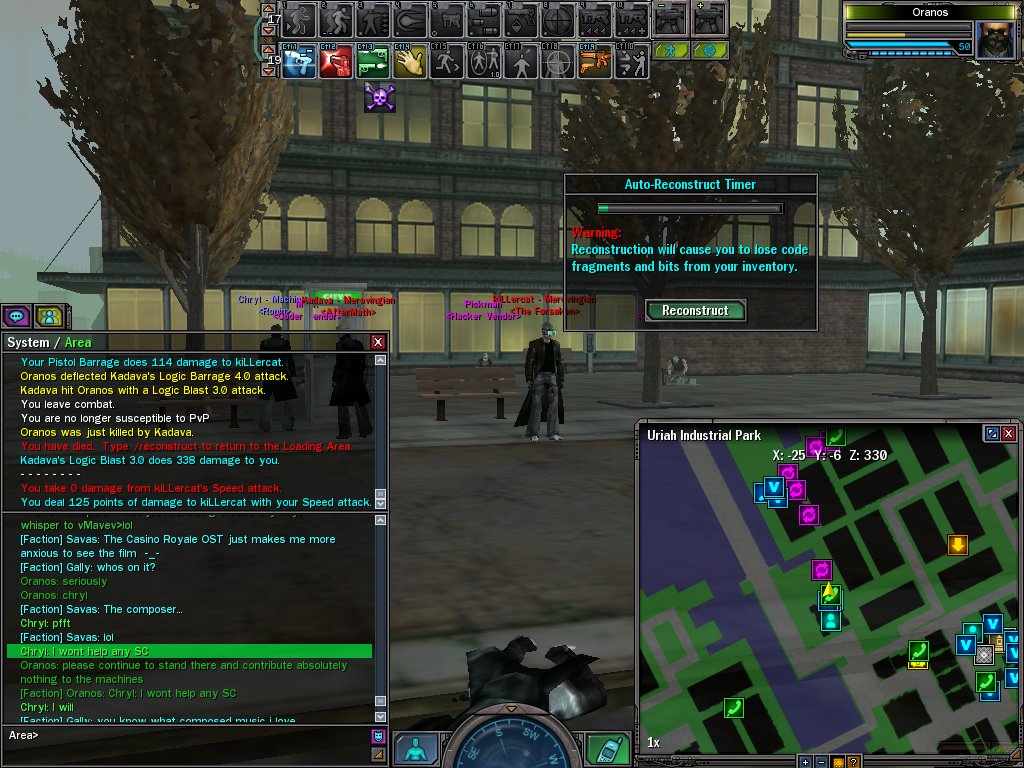Open the character silhouette button near compass
Viewport: 1024px width, 768px height.
coord(416,750)
